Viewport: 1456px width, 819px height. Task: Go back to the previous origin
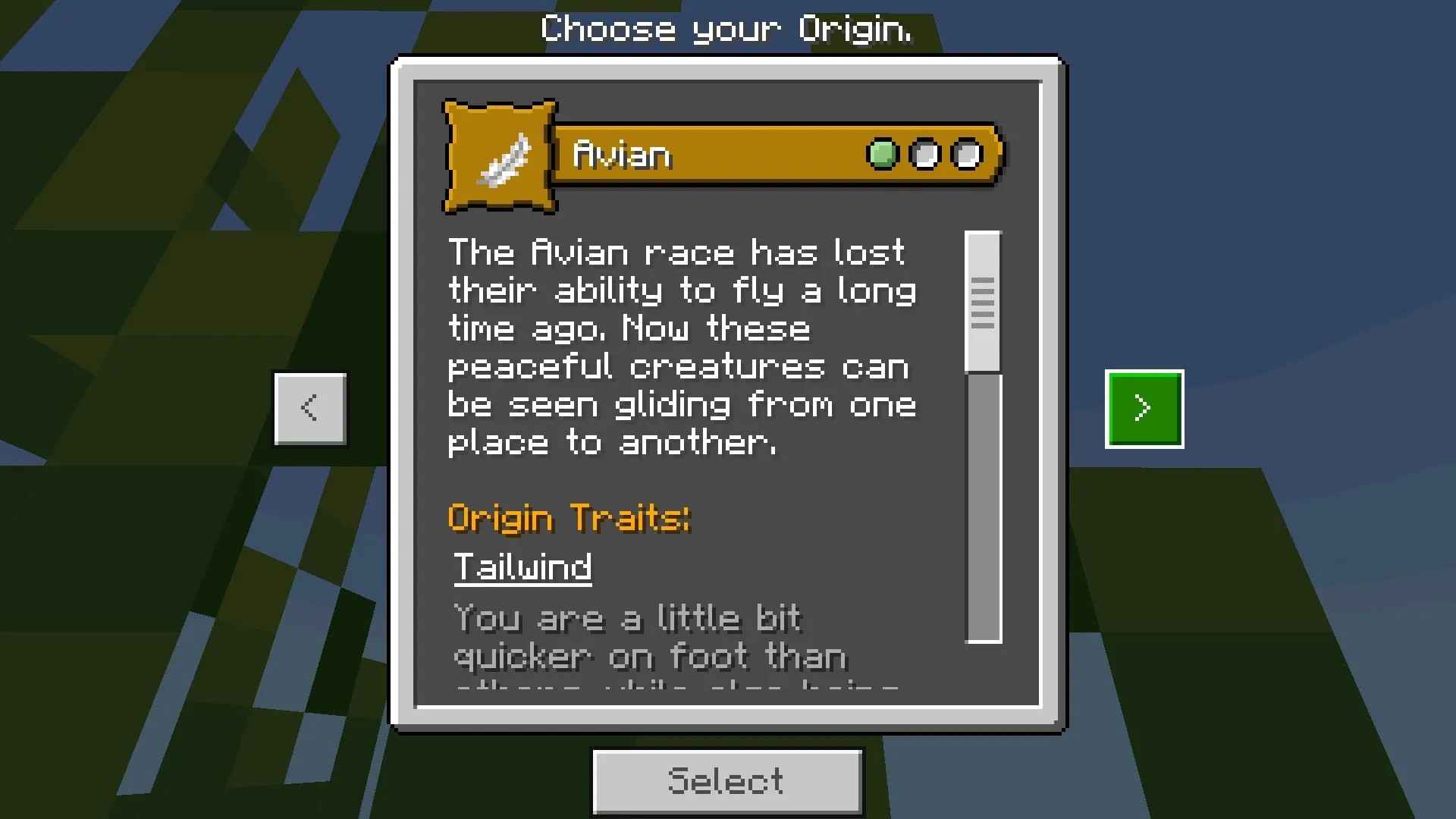pyautogui.click(x=310, y=409)
